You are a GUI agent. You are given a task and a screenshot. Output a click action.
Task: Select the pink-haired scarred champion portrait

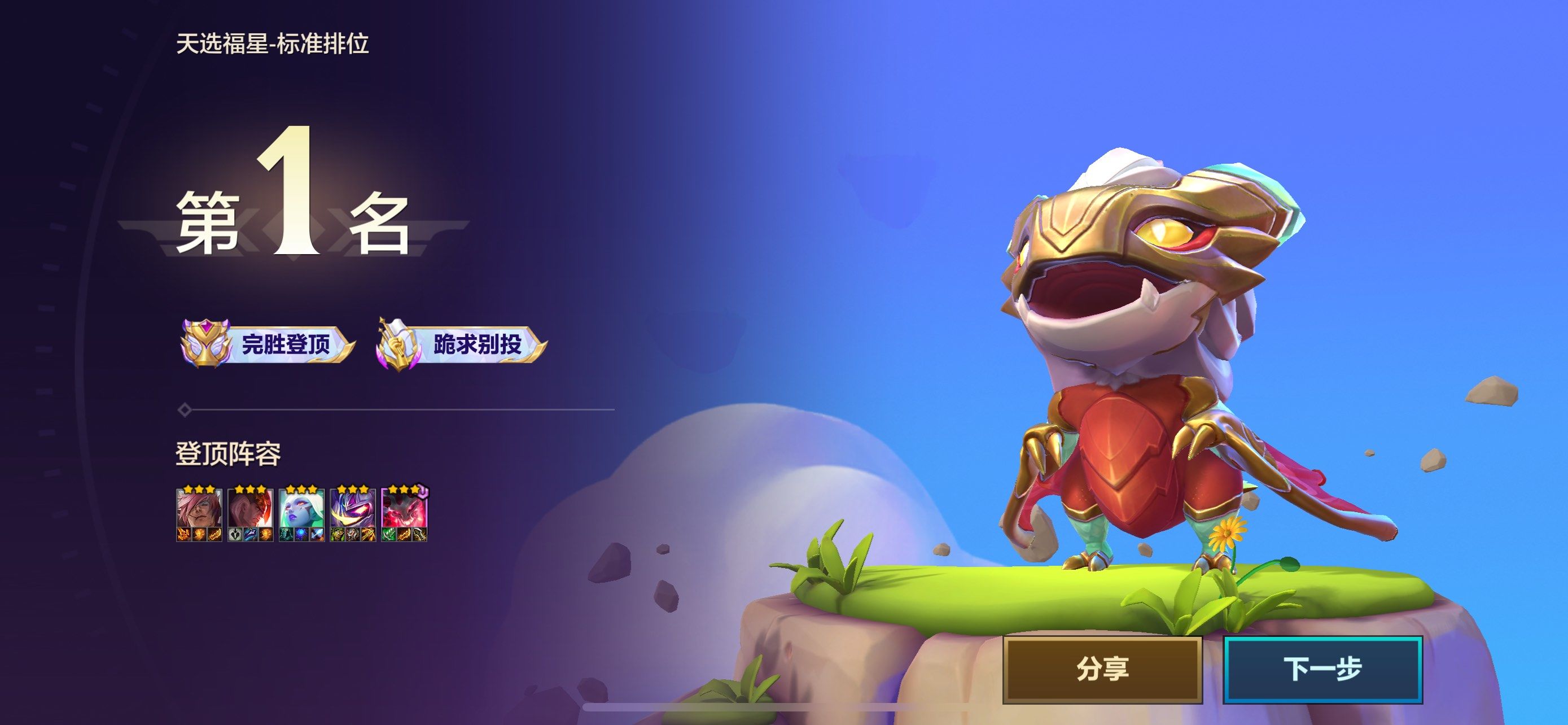point(199,509)
